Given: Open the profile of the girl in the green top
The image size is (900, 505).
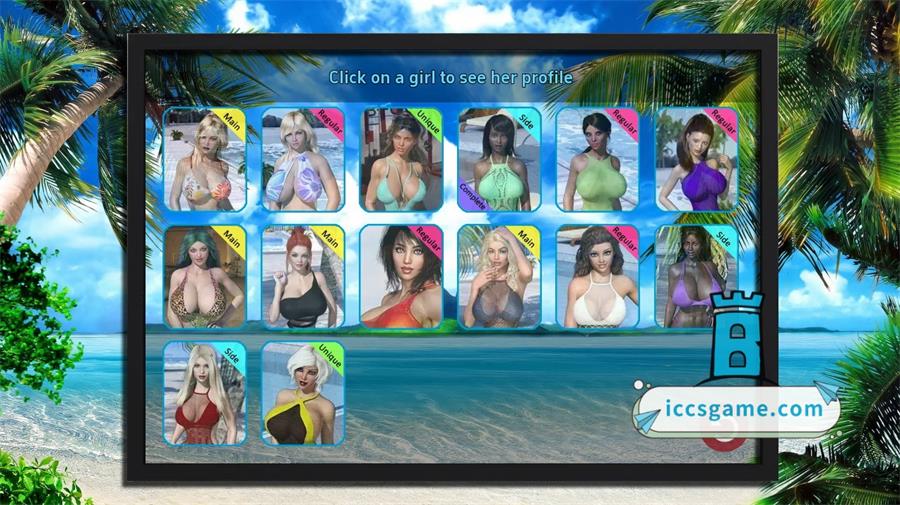Looking at the screenshot, I should click(x=597, y=160).
